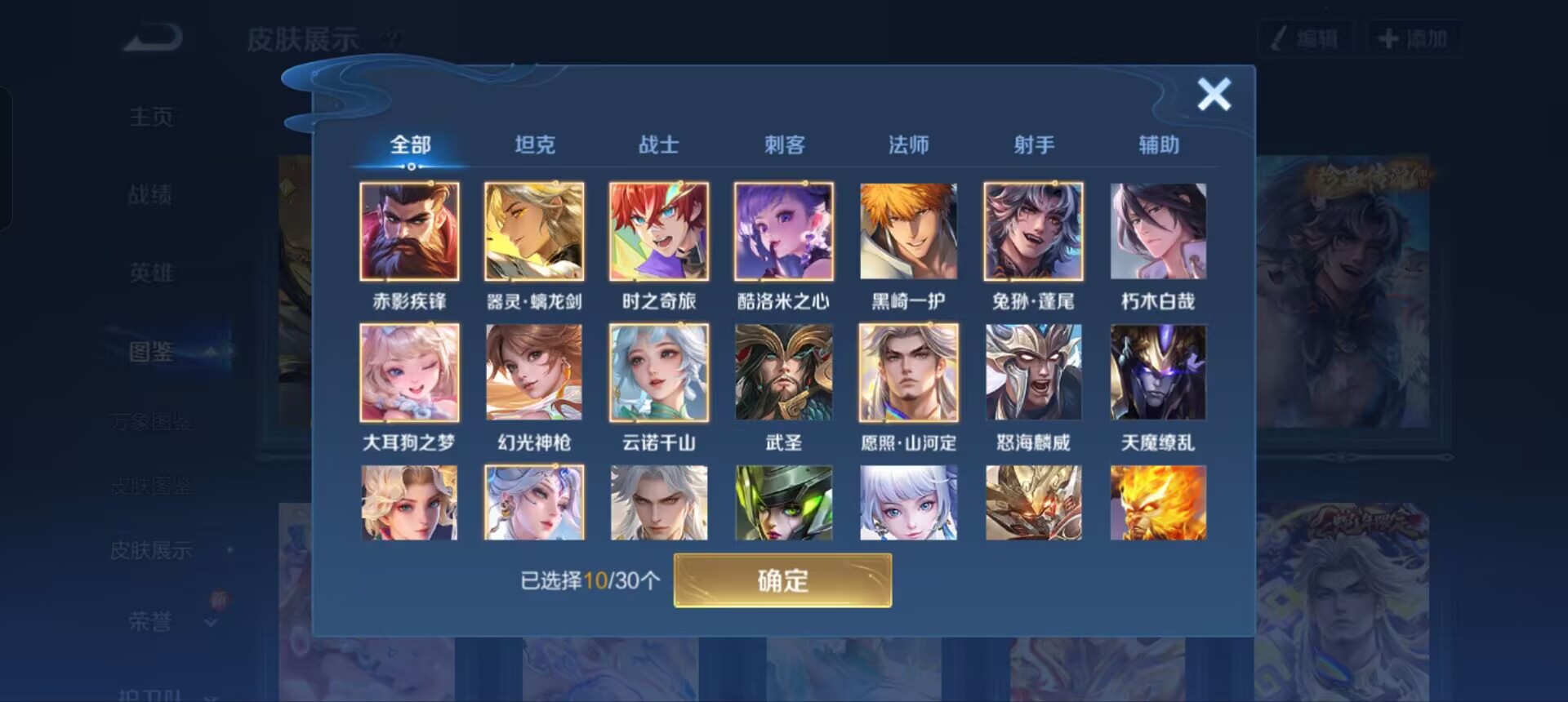Select the 武圣 skin avatar
This screenshot has width=1568, height=702.
(784, 373)
